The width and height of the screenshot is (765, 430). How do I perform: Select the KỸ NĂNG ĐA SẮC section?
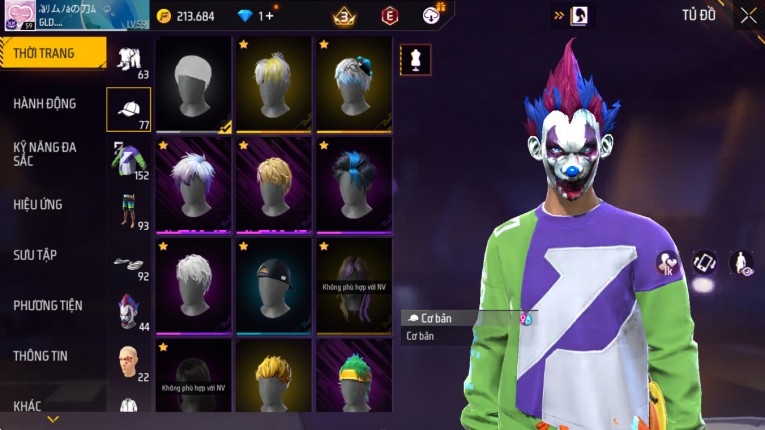[x=45, y=153]
